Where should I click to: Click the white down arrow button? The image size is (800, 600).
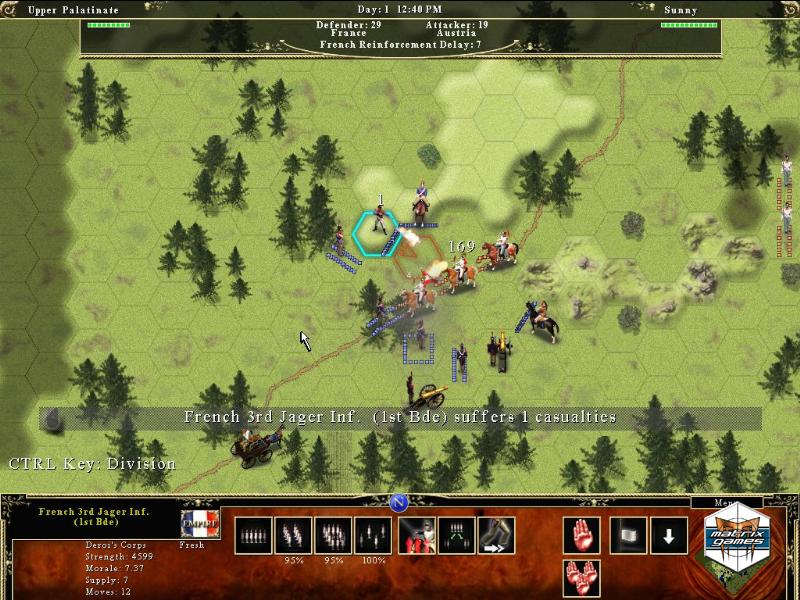point(669,535)
